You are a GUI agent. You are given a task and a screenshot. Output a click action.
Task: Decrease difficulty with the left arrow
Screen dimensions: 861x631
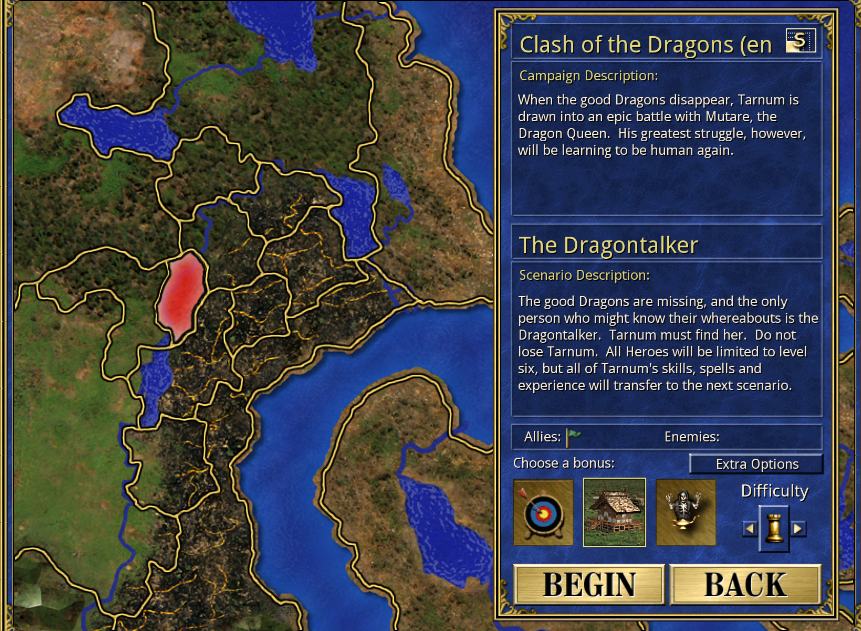749,528
